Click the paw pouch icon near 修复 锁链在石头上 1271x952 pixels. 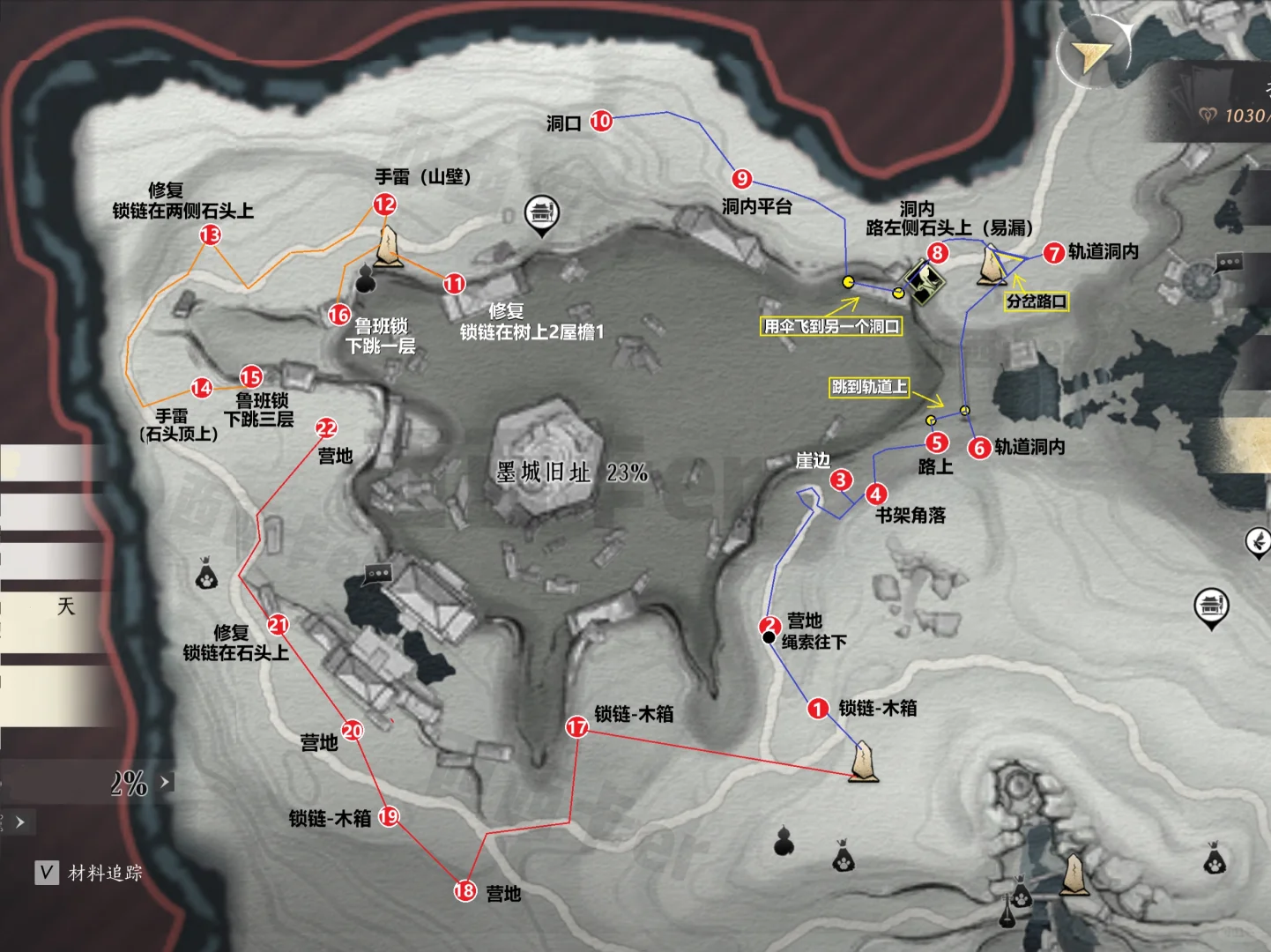click(x=206, y=576)
